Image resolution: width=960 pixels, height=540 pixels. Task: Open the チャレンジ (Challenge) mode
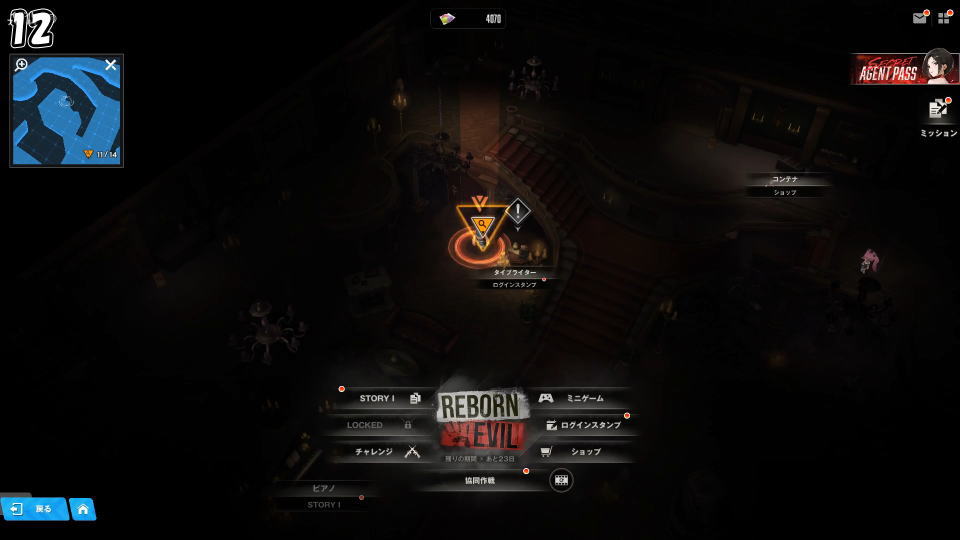(x=385, y=452)
